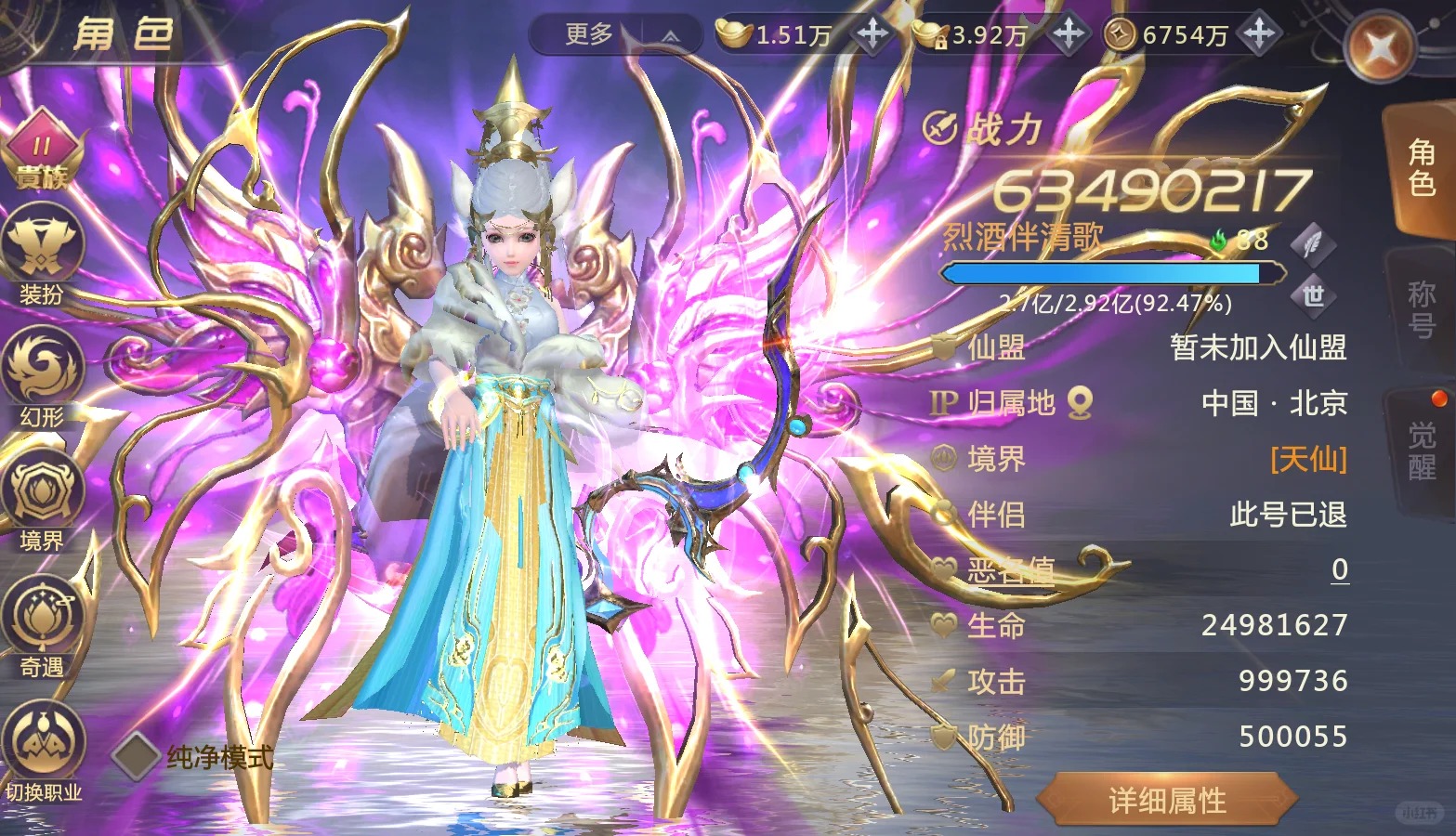Click the underlined 恶名值 value

(x=1339, y=569)
